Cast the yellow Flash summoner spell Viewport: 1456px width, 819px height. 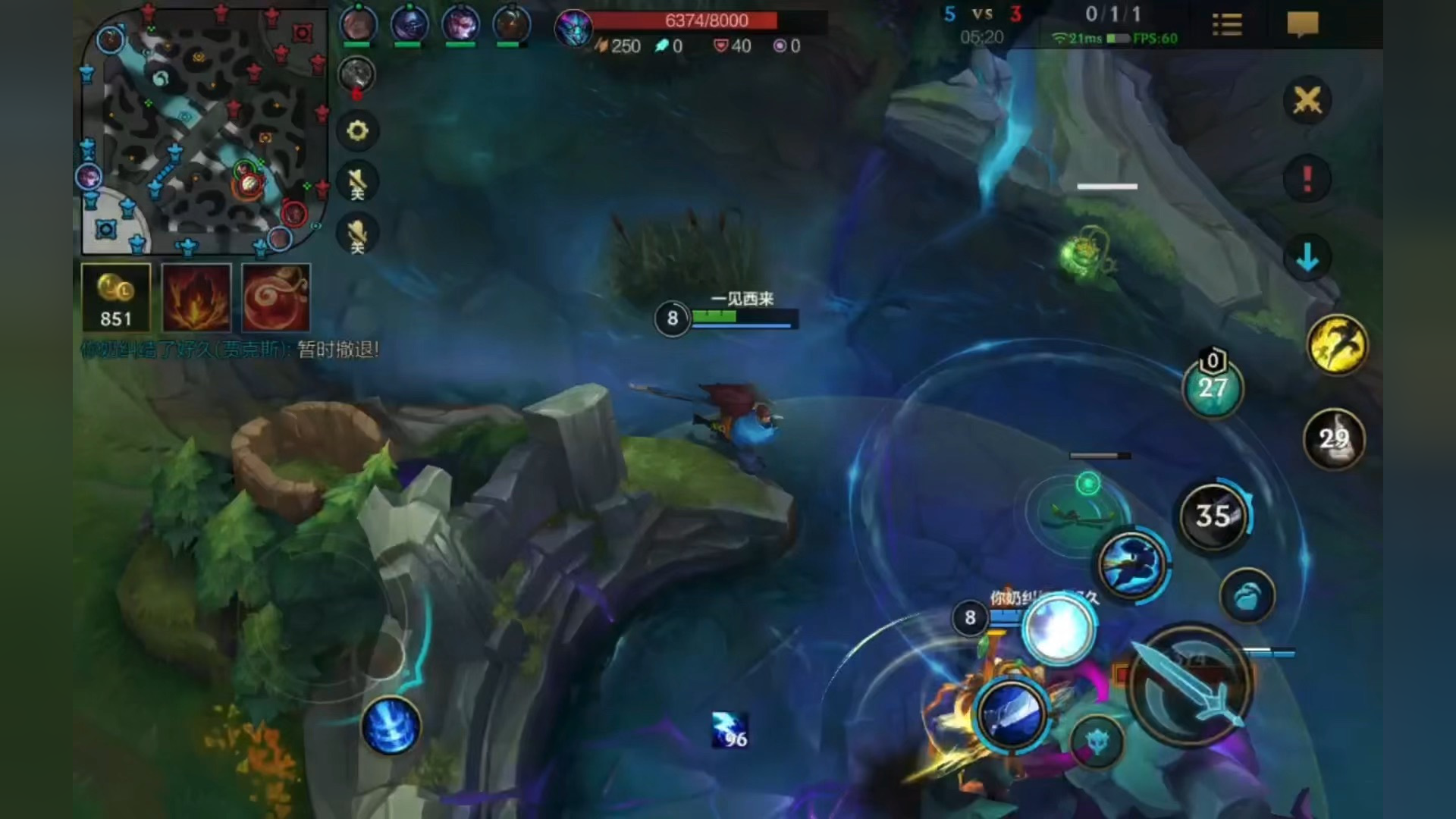[x=1337, y=345]
